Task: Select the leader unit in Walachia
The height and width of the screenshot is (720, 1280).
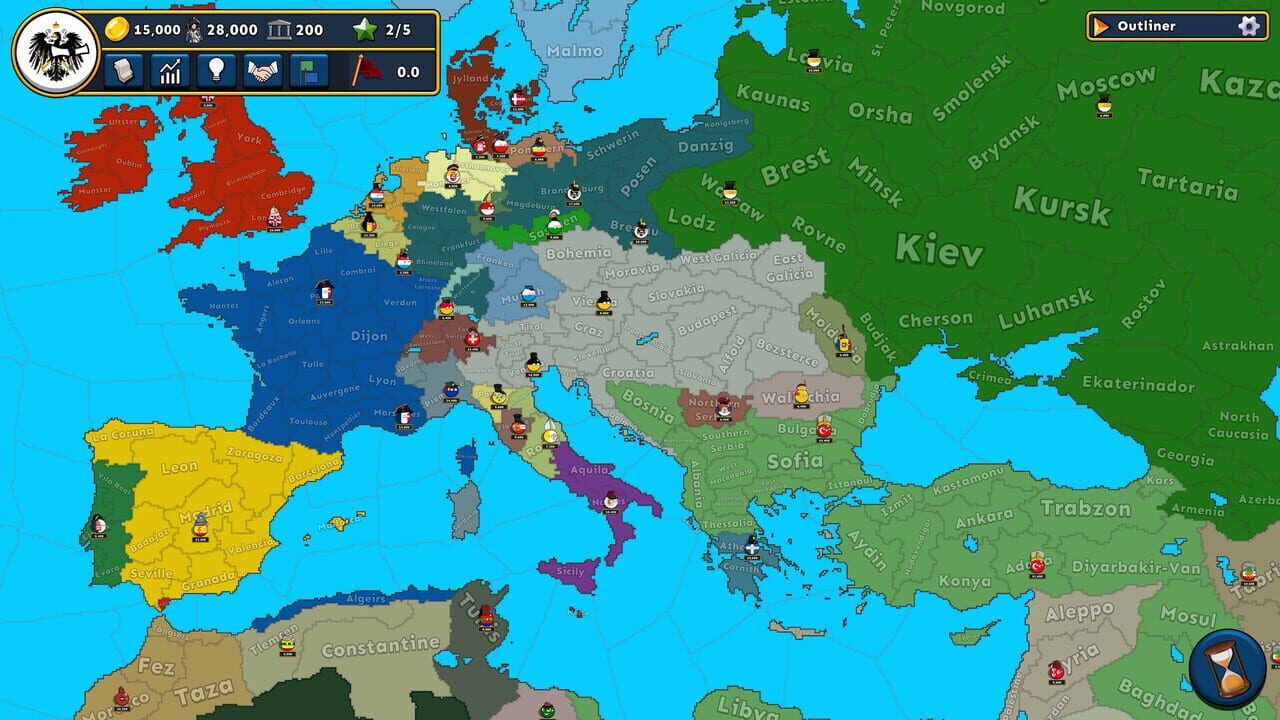Action: coord(803,395)
